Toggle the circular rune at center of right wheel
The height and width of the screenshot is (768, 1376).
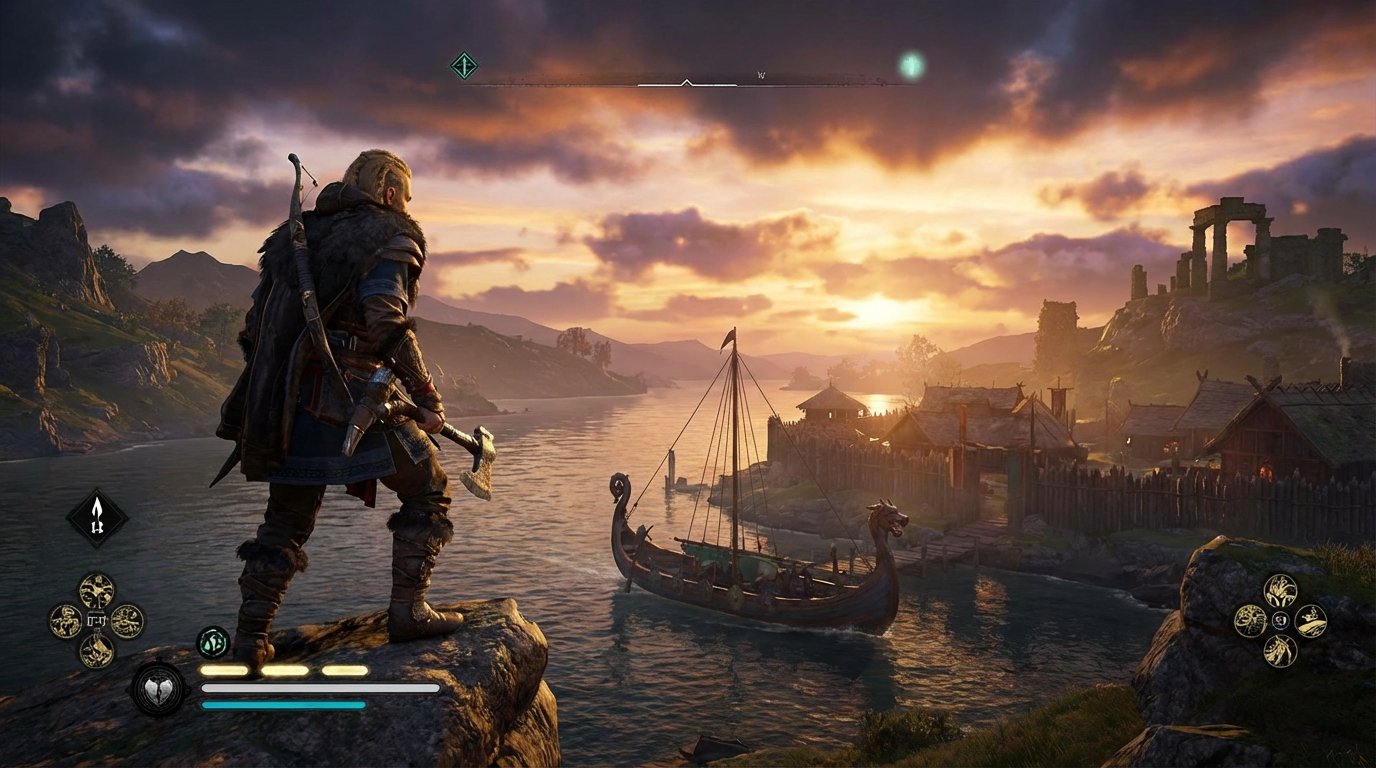1281,620
